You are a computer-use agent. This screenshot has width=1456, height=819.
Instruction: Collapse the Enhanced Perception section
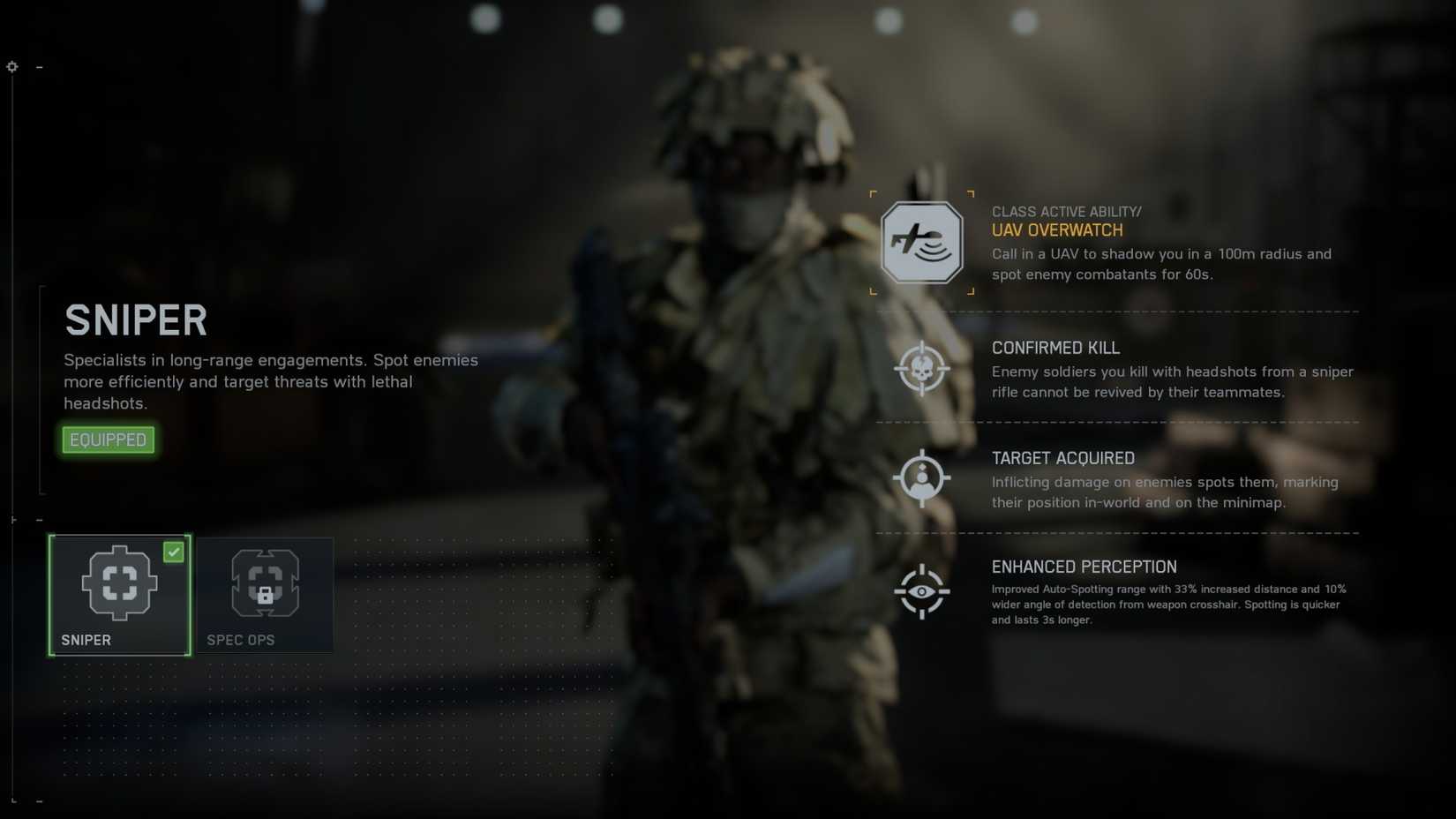coord(1084,567)
